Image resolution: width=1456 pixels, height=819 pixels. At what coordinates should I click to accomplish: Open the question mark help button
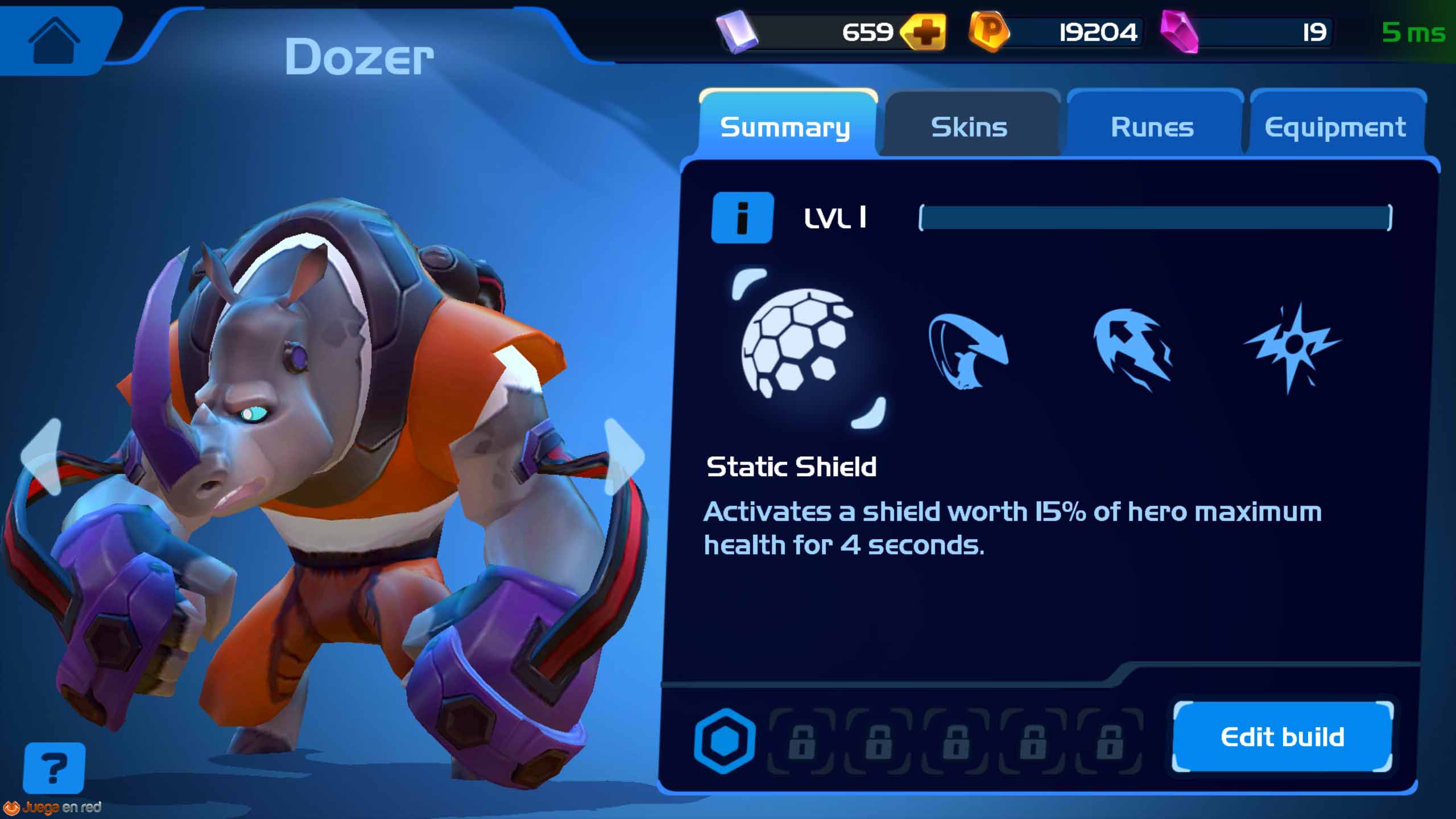point(54,768)
